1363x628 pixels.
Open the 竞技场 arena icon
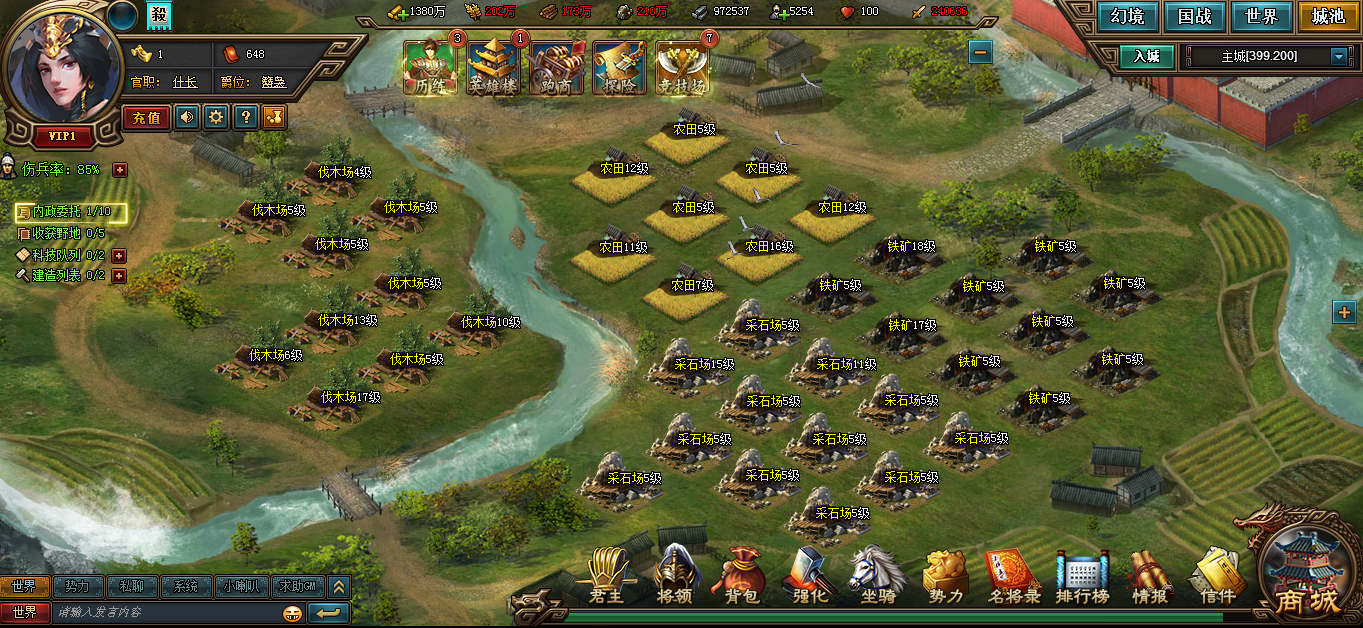(683, 68)
